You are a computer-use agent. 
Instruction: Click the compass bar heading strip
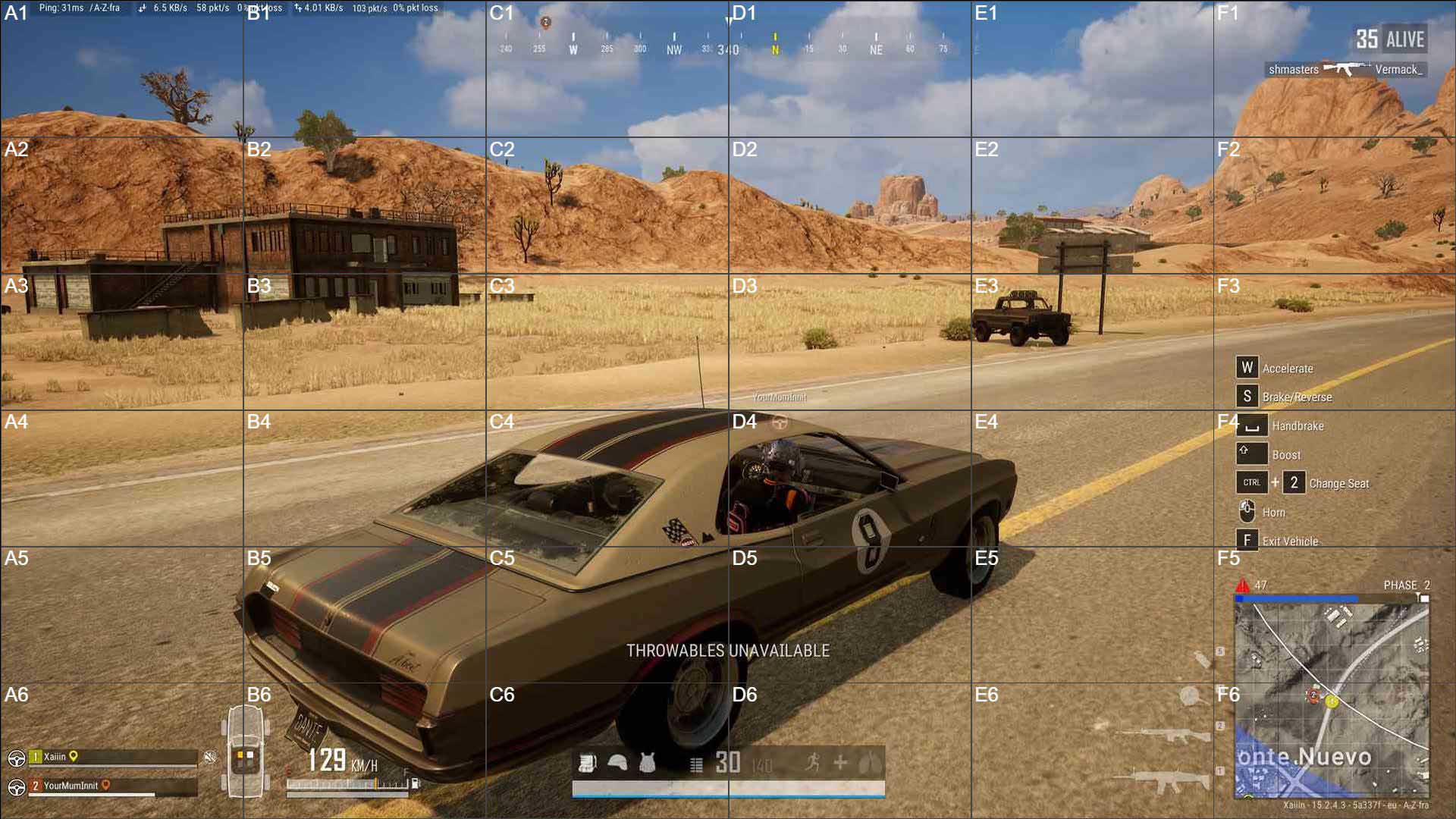coord(726,42)
